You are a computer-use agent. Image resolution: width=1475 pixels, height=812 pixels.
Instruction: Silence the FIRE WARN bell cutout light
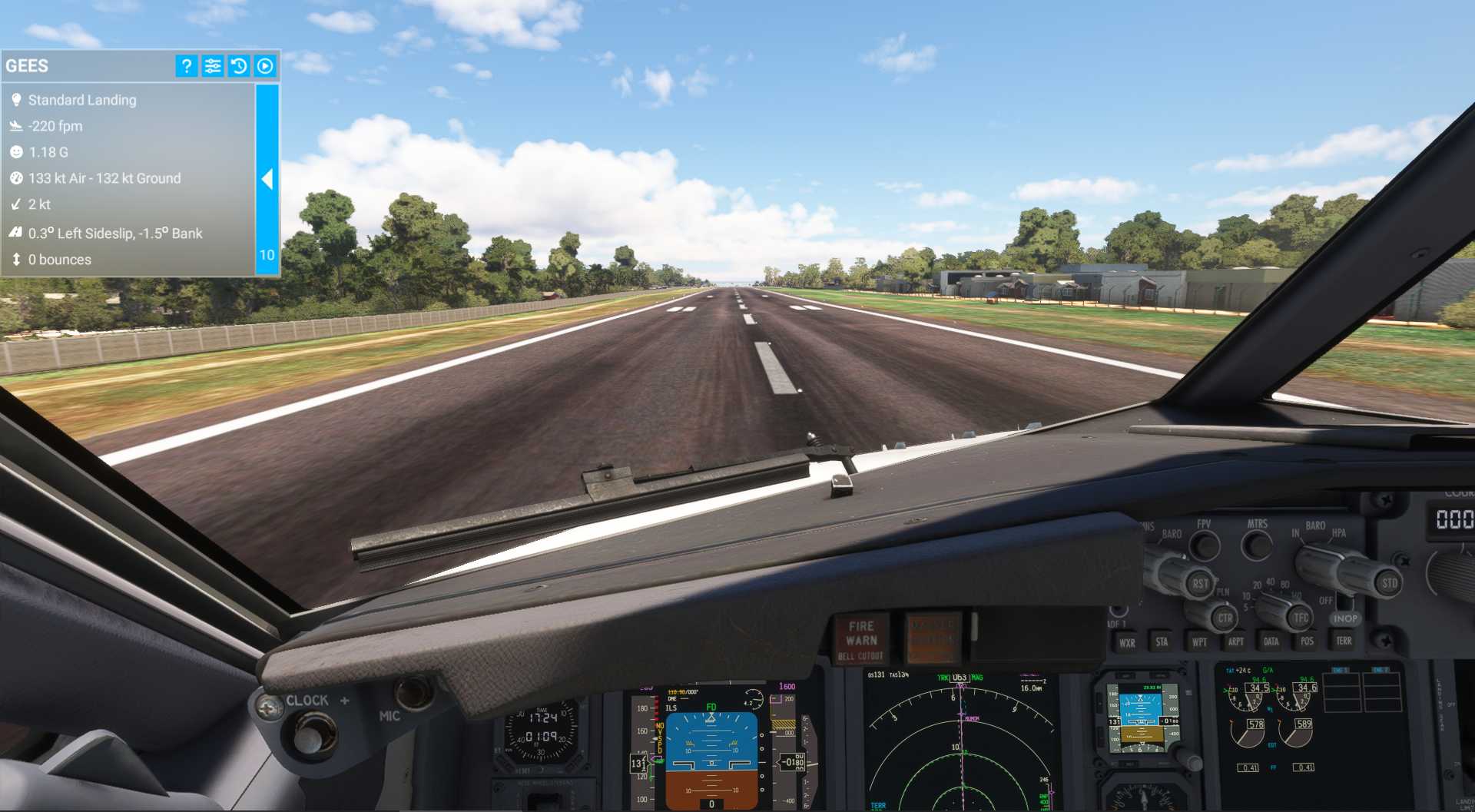(x=861, y=640)
